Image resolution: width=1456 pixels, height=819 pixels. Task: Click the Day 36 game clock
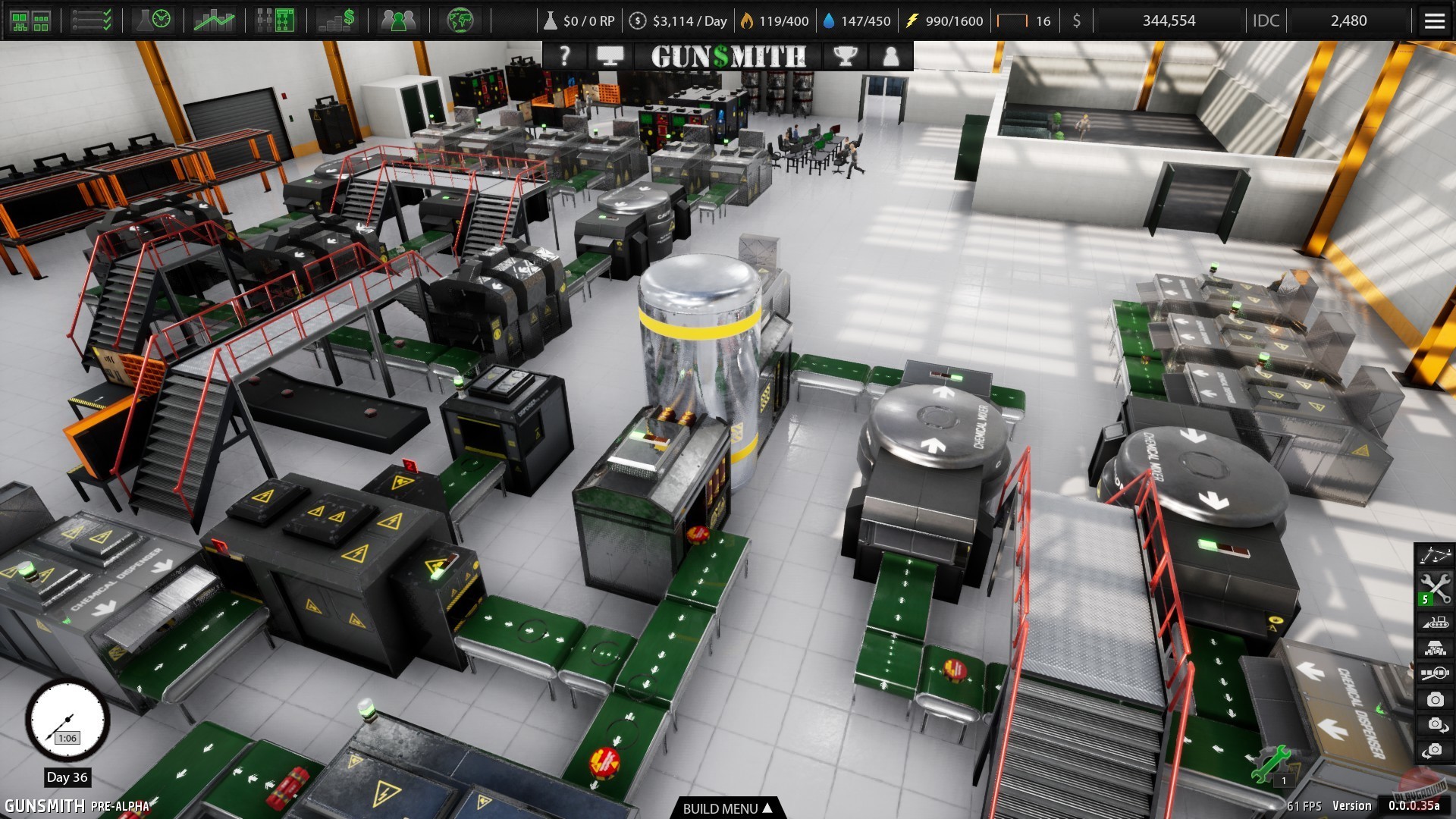67,722
